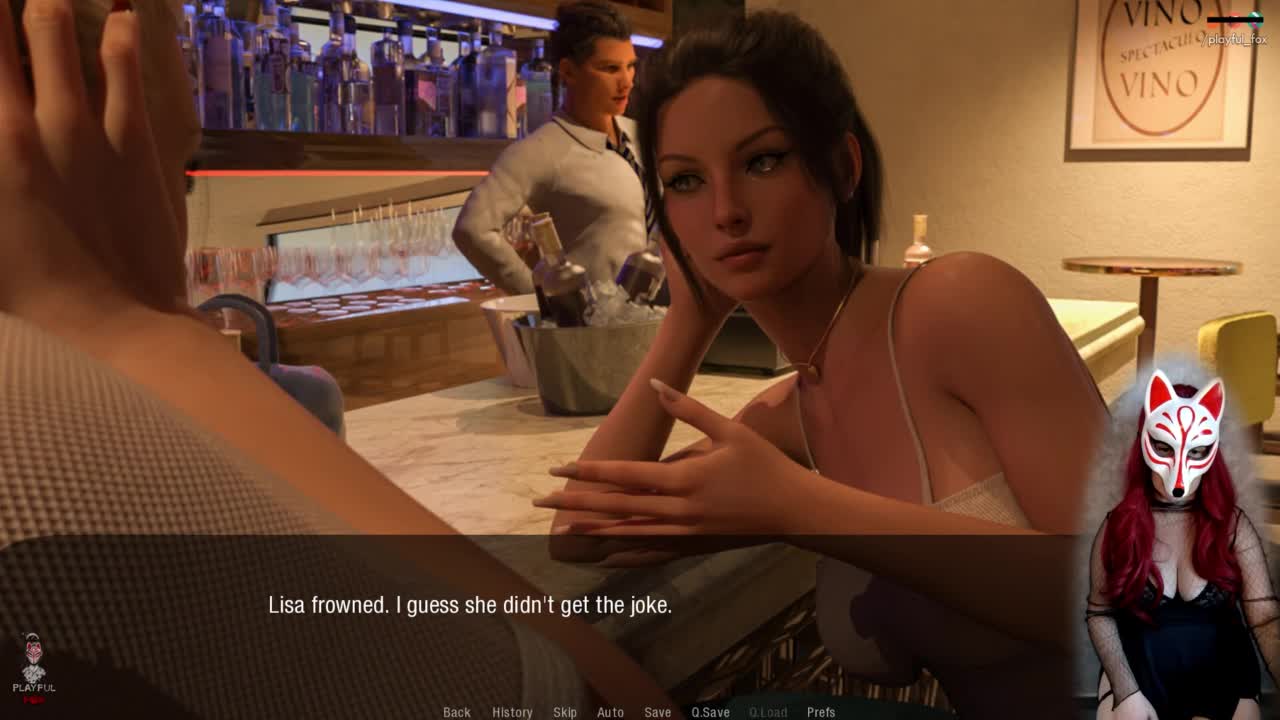Open the dialogue History log

512,712
